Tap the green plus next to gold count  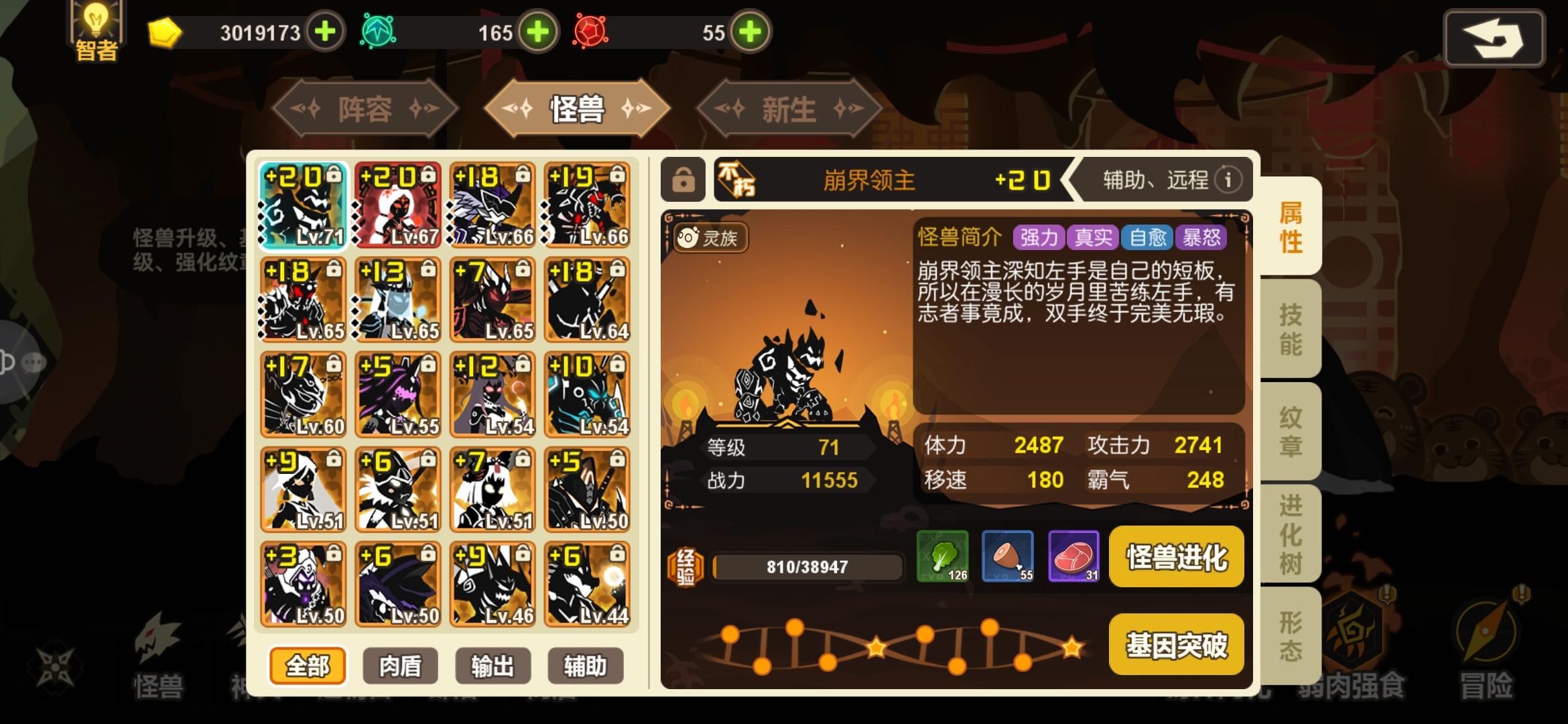click(326, 32)
